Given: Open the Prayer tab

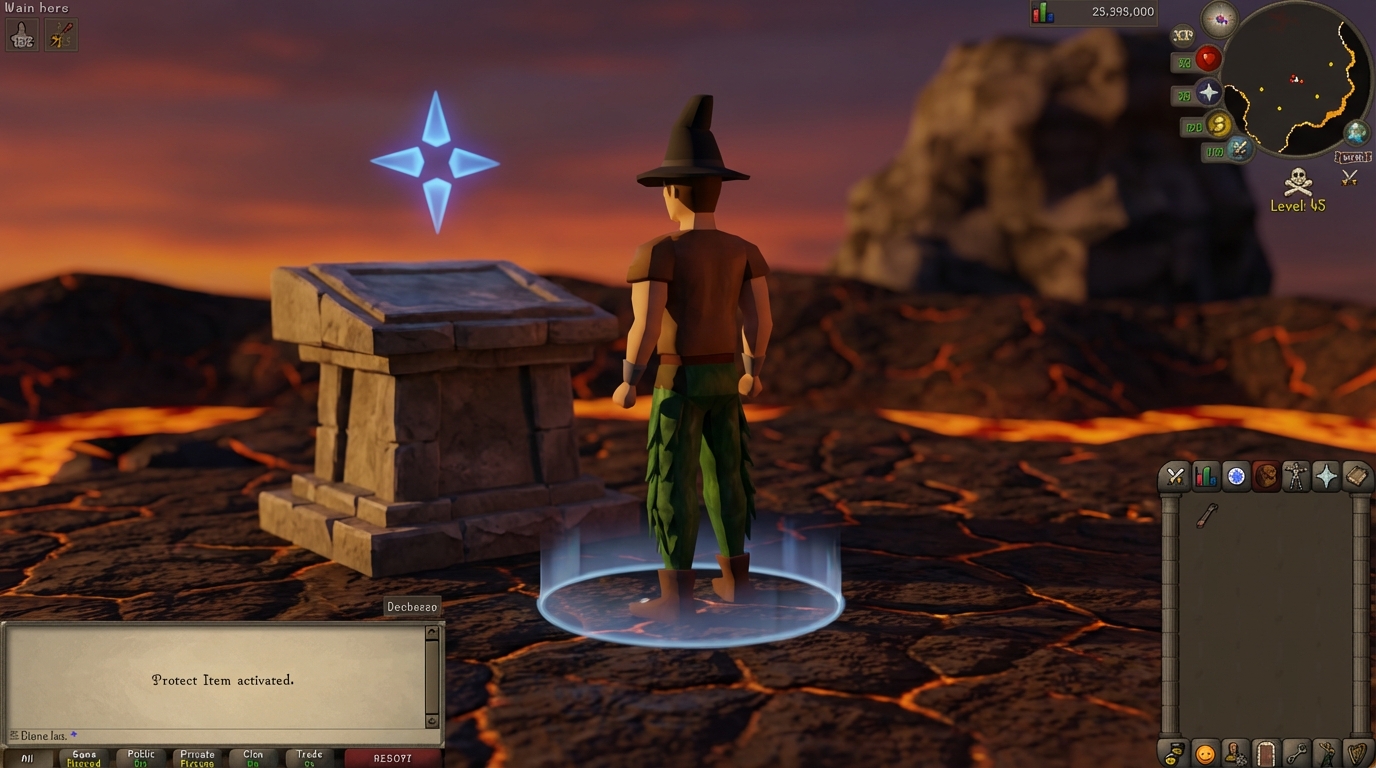Looking at the screenshot, I should click(x=1326, y=477).
